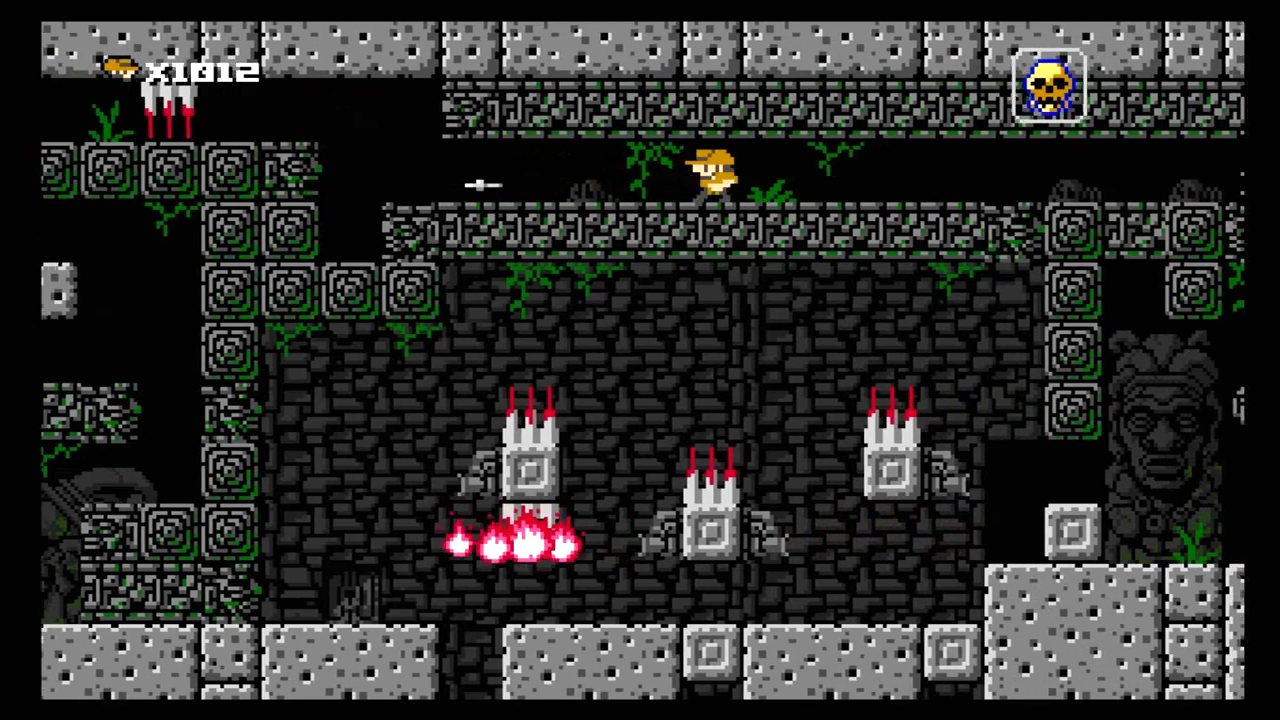The height and width of the screenshot is (720, 1280).
Task: Click the rightmost spike trap block
Action: 890,460
